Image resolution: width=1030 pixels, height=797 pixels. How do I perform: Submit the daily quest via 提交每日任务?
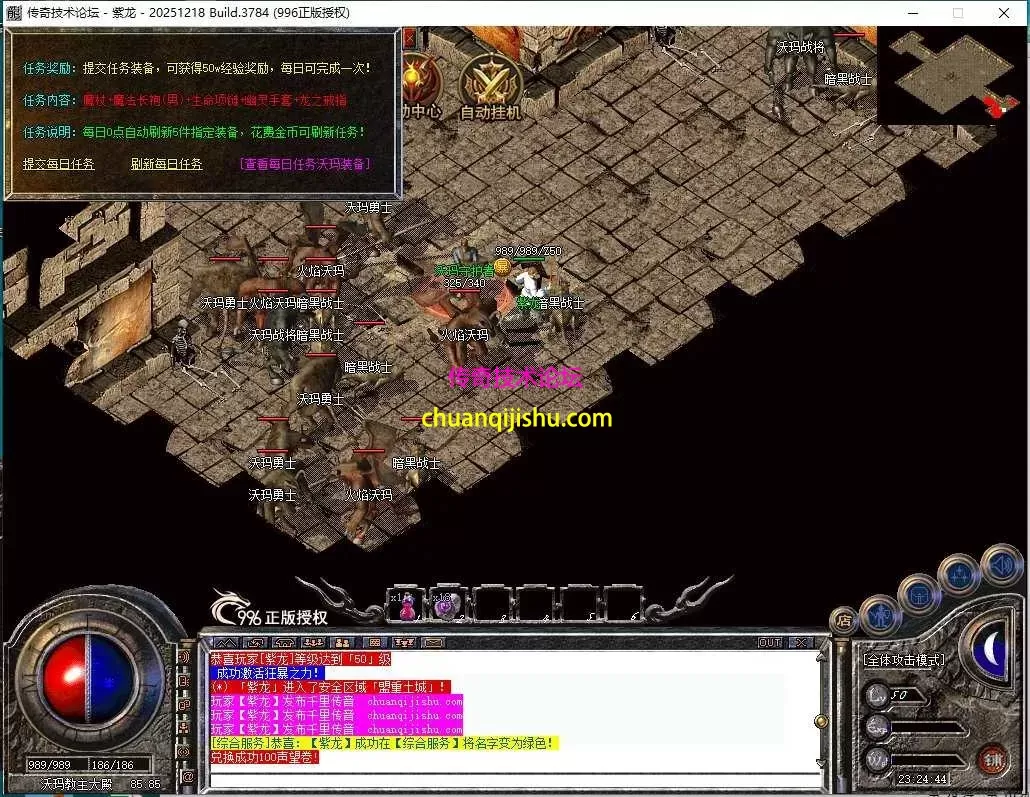59,164
